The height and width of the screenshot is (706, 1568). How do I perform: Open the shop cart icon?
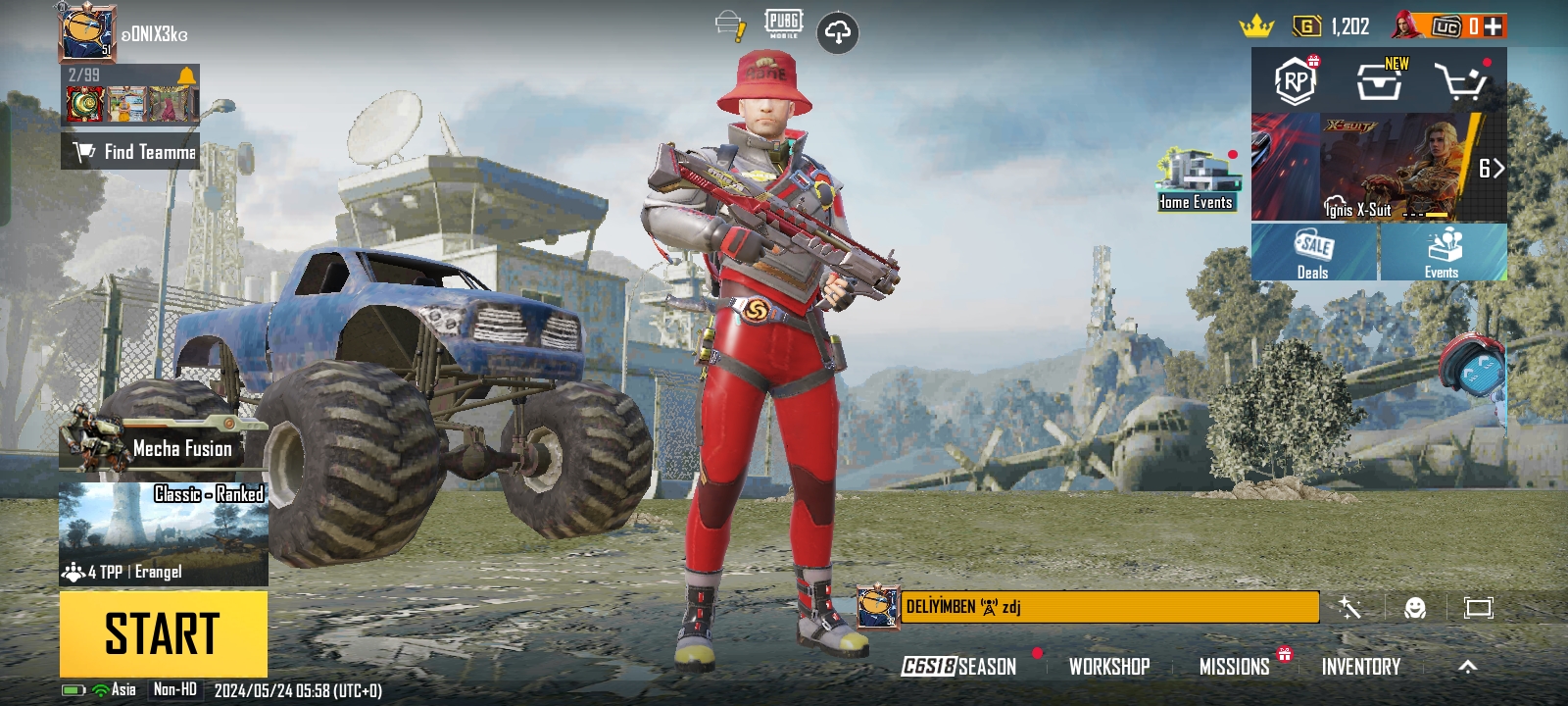tap(1461, 82)
